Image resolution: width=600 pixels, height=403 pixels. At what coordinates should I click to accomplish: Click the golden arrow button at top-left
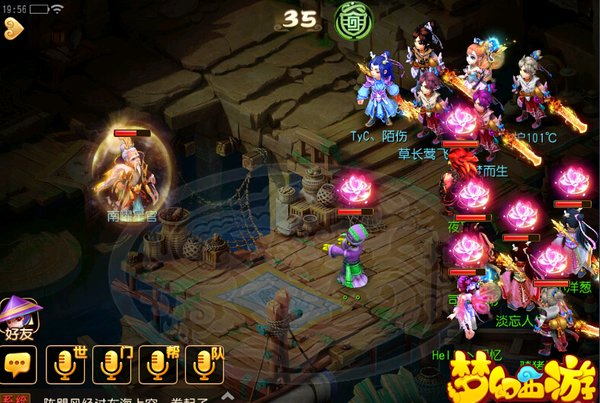(13, 28)
